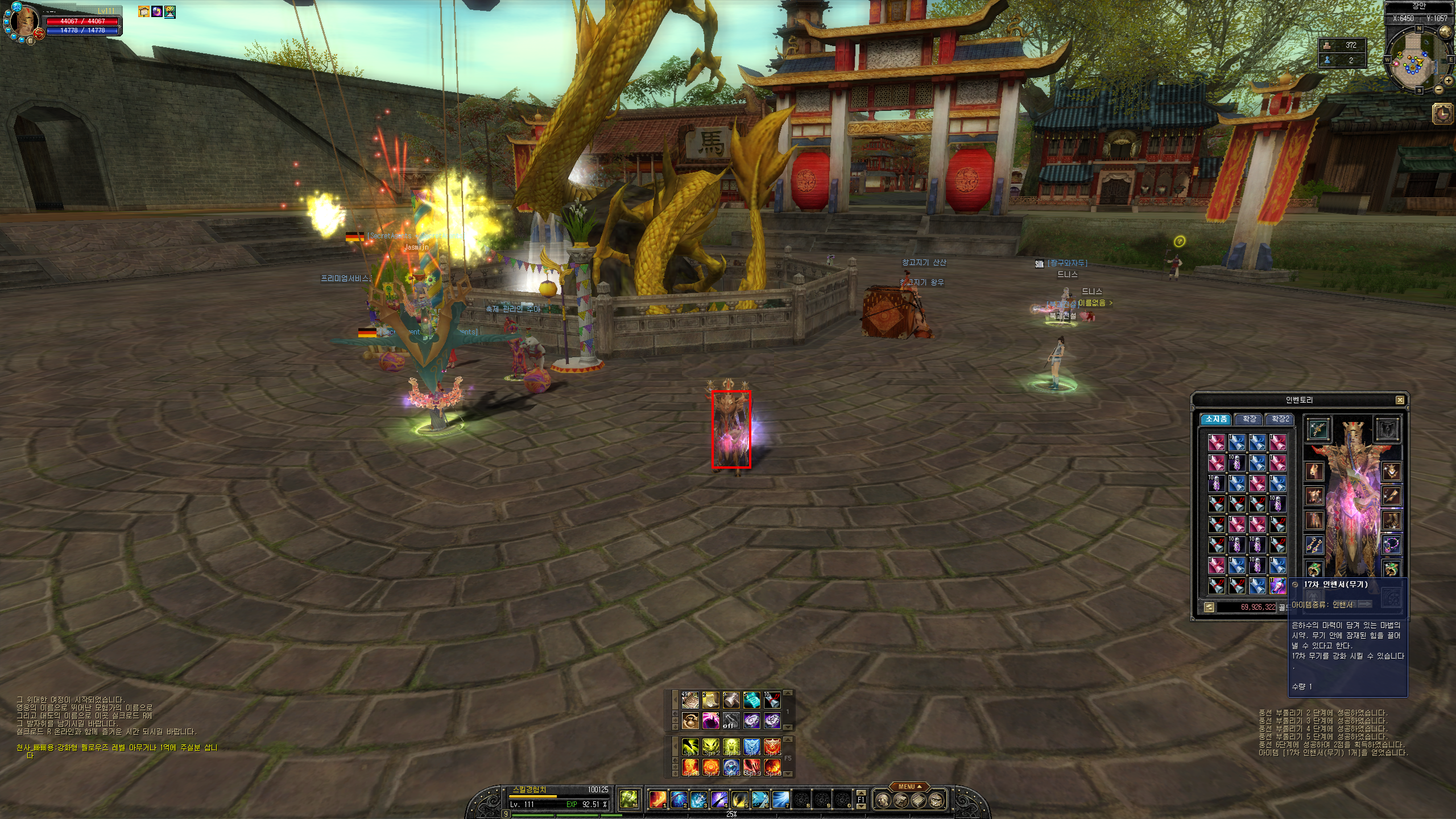This screenshot has width=1456, height=819.
Task: Activate the flame sword skill in slot 1
Action: (x=658, y=800)
